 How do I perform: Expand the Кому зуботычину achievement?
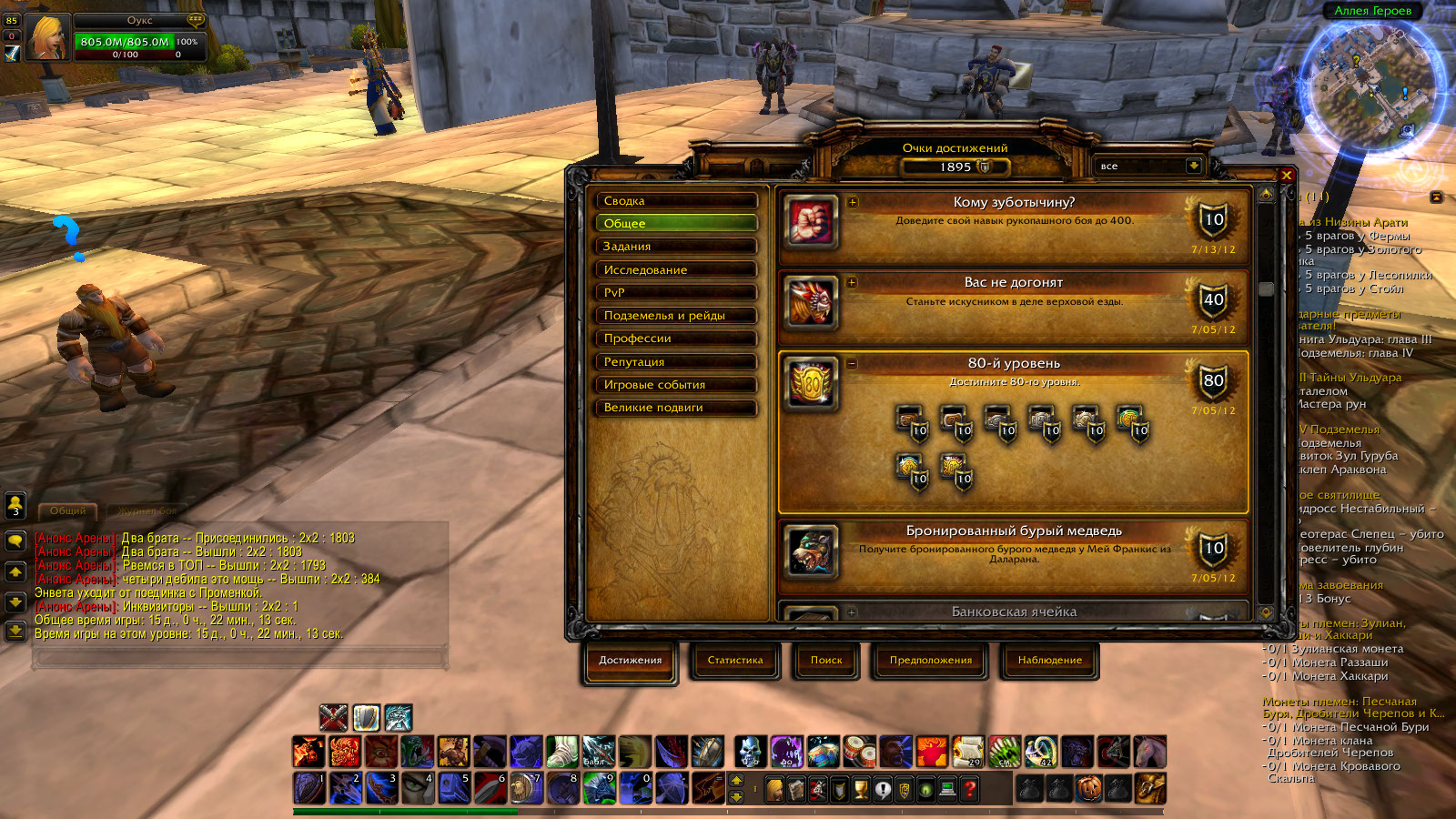(853, 202)
